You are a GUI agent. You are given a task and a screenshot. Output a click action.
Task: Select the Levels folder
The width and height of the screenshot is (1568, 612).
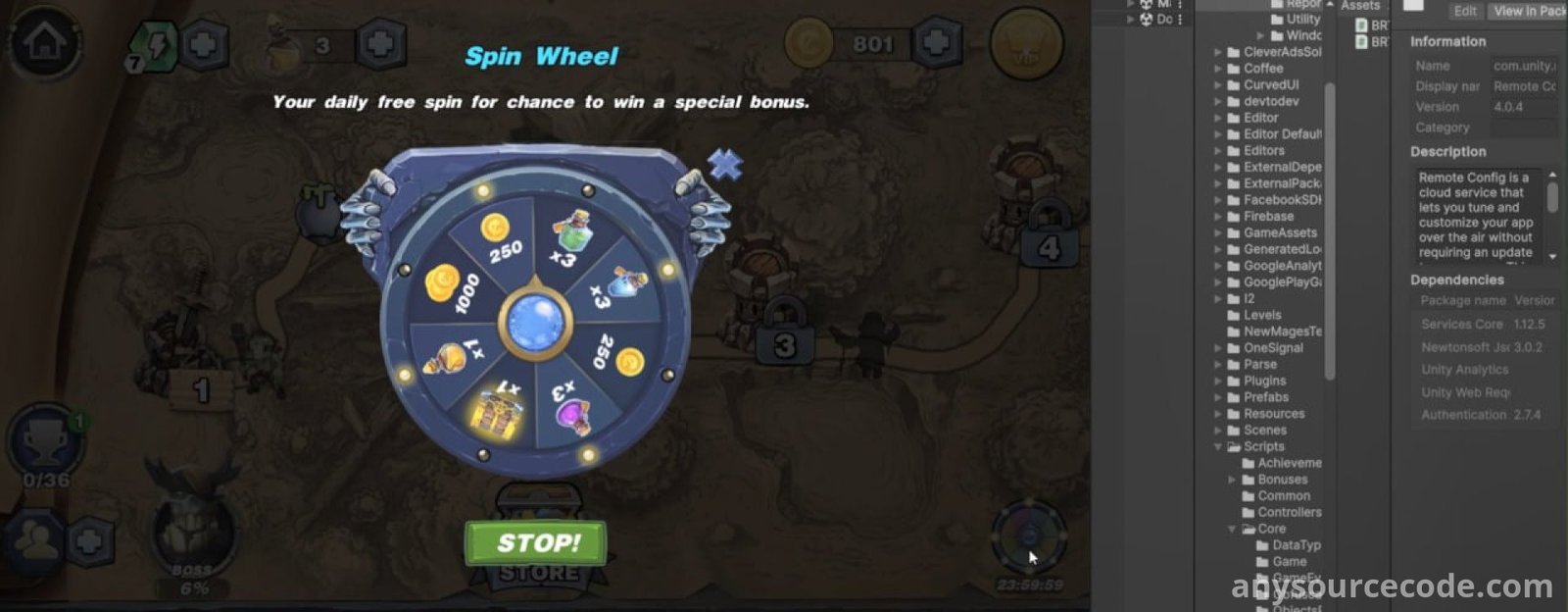[x=1261, y=315]
